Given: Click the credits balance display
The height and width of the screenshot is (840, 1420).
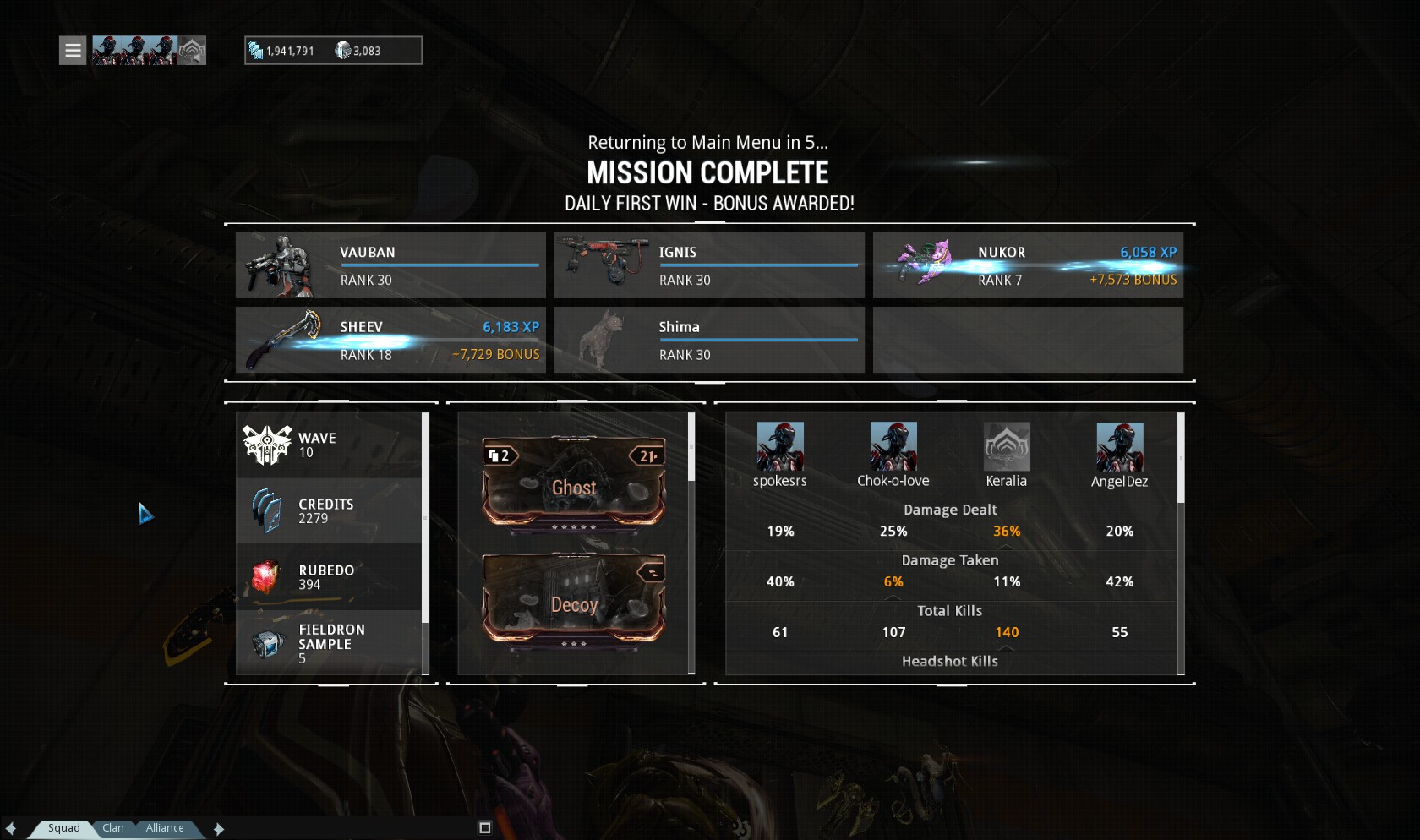Looking at the screenshot, I should coord(282,51).
